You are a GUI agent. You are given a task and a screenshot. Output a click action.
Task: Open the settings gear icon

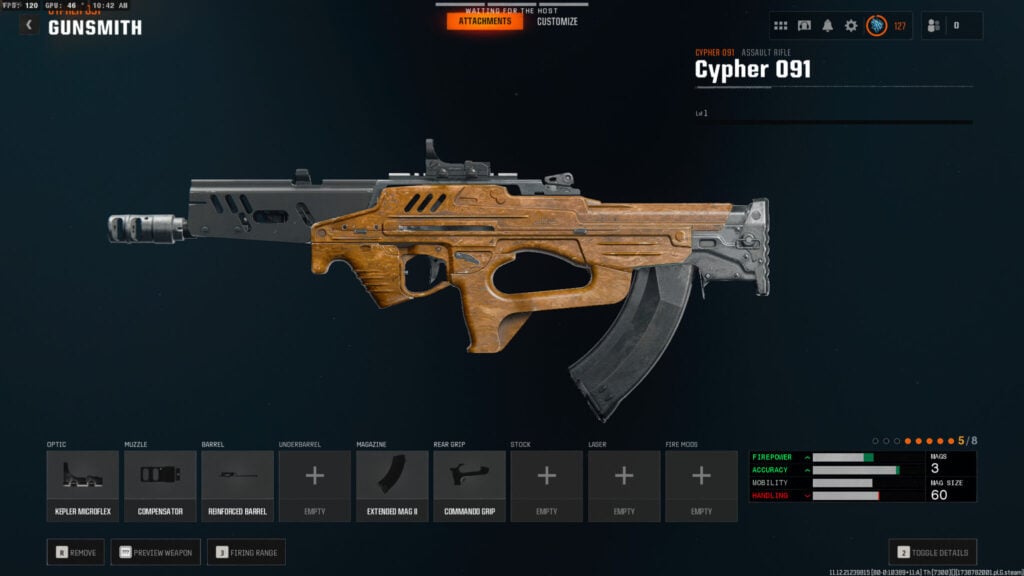[851, 26]
